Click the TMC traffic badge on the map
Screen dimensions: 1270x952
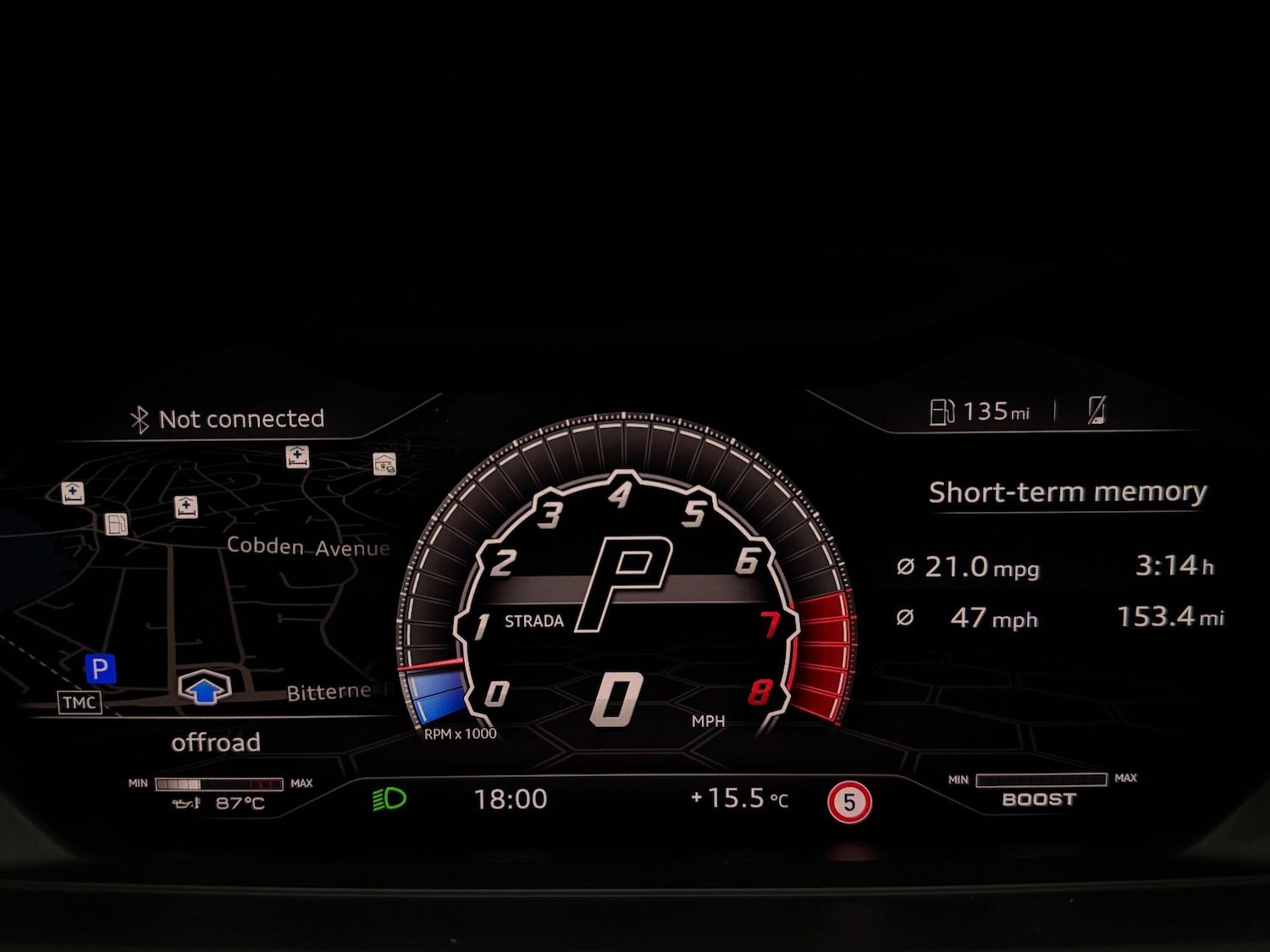[80, 702]
